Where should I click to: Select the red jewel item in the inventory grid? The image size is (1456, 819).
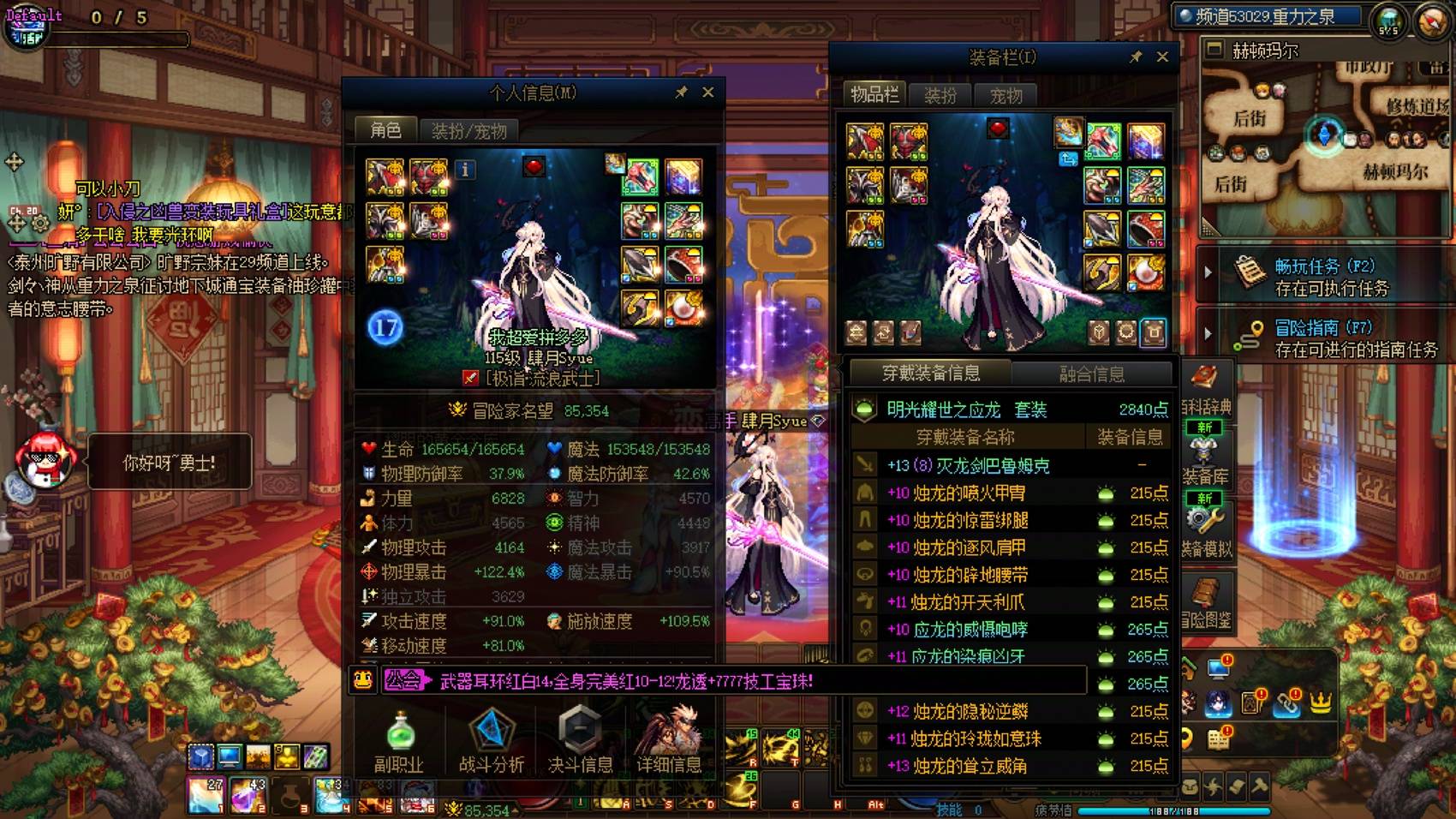(x=996, y=127)
